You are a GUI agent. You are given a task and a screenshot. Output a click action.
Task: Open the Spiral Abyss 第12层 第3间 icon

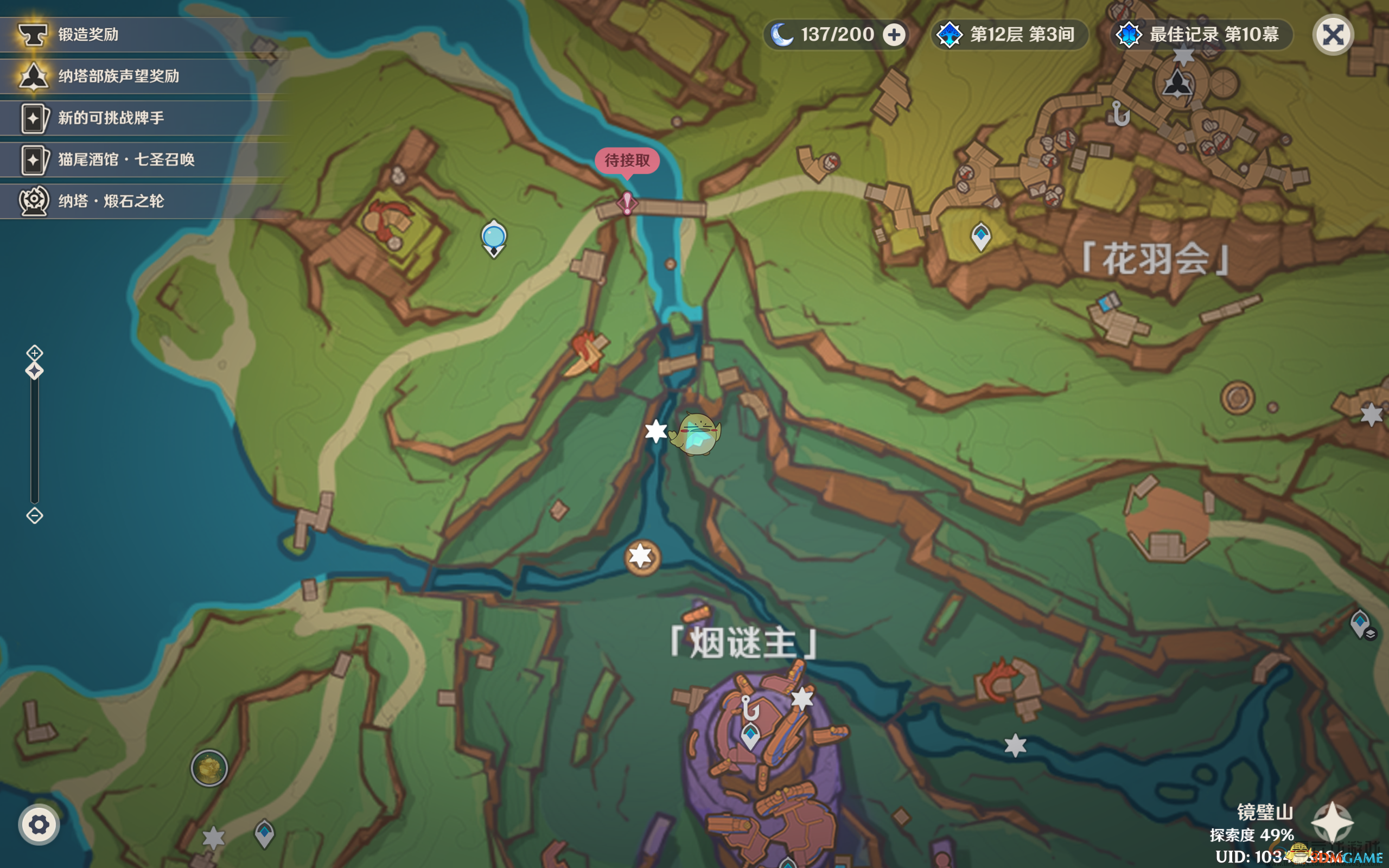(x=950, y=34)
